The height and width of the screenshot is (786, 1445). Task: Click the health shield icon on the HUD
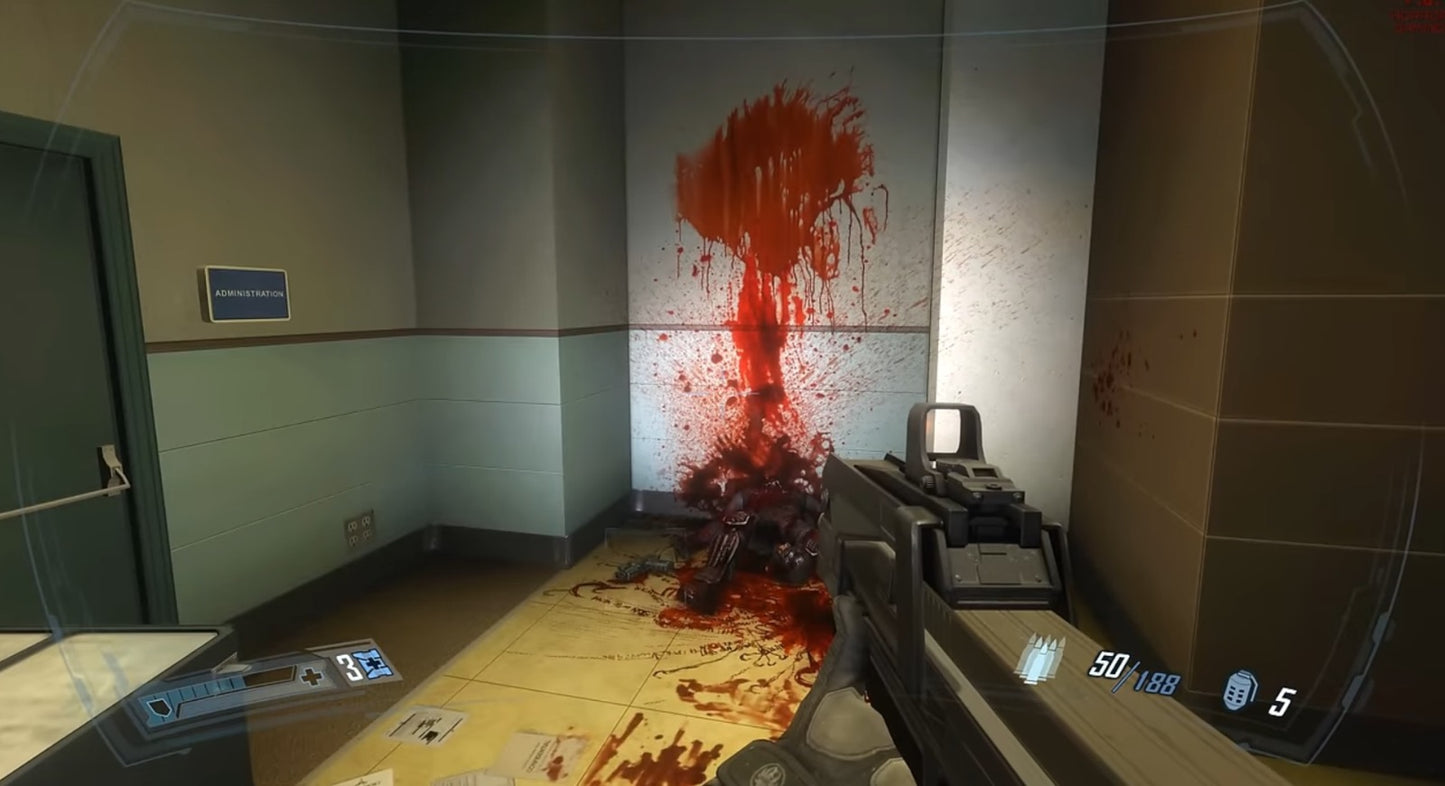pyautogui.click(x=158, y=708)
